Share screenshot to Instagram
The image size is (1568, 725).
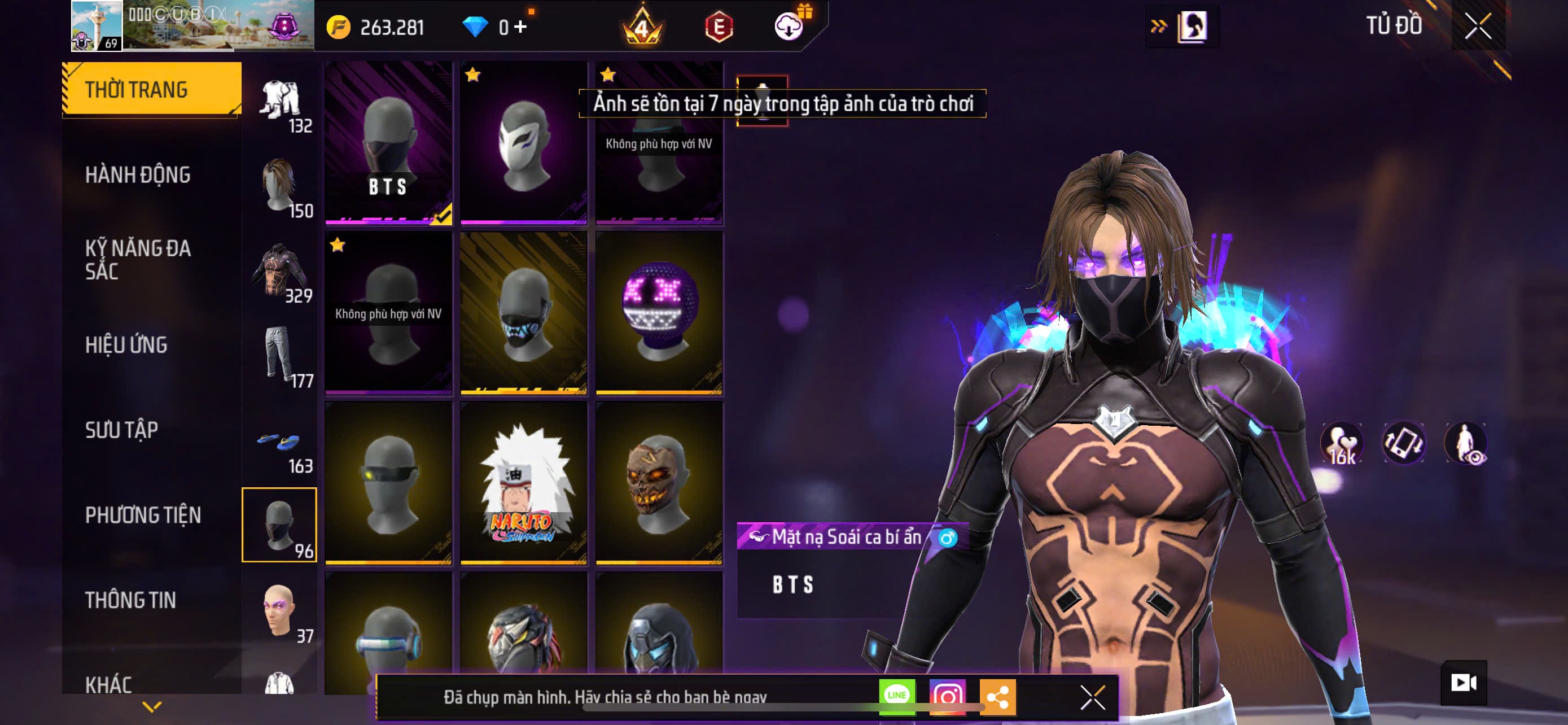coord(947,696)
